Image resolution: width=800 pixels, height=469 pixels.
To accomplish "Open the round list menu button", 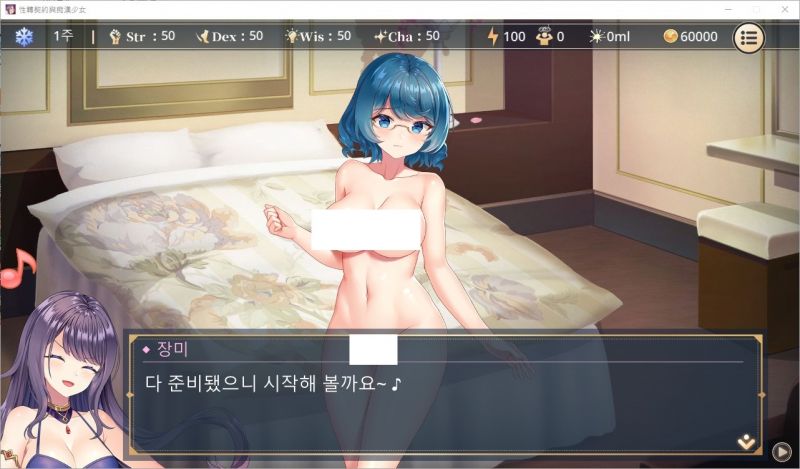I will coord(750,37).
